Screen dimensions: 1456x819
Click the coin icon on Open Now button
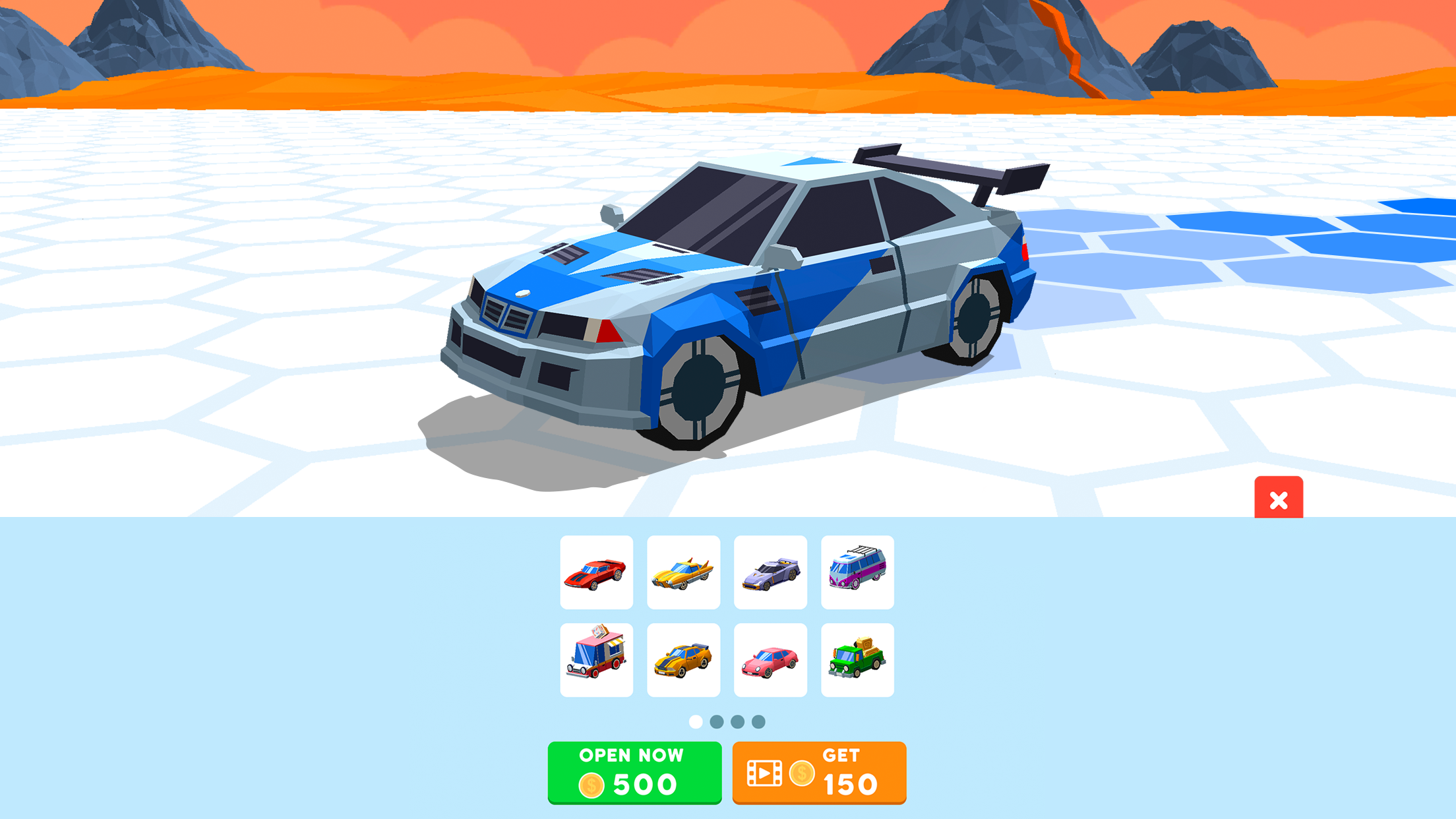coord(592,785)
